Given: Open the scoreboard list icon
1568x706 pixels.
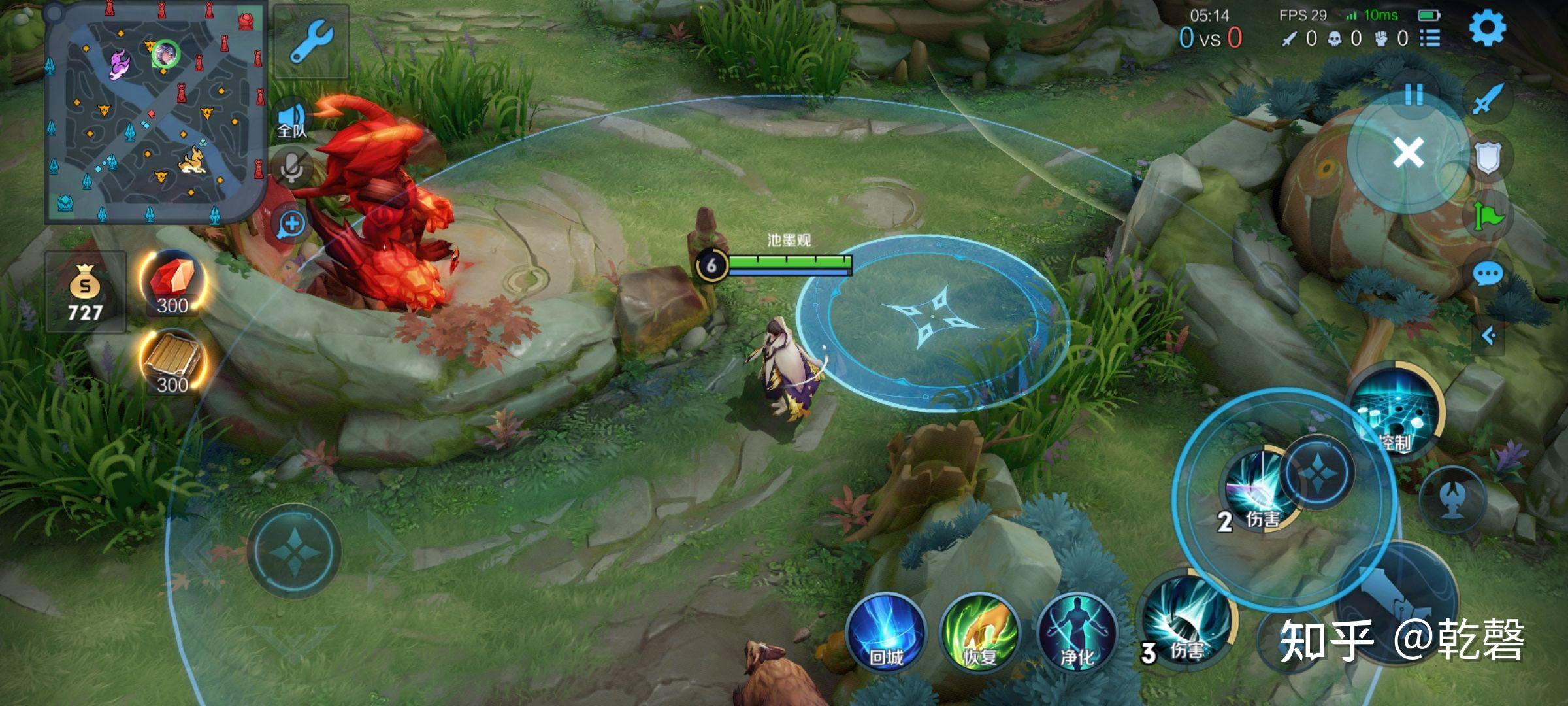Looking at the screenshot, I should pos(1429,39).
